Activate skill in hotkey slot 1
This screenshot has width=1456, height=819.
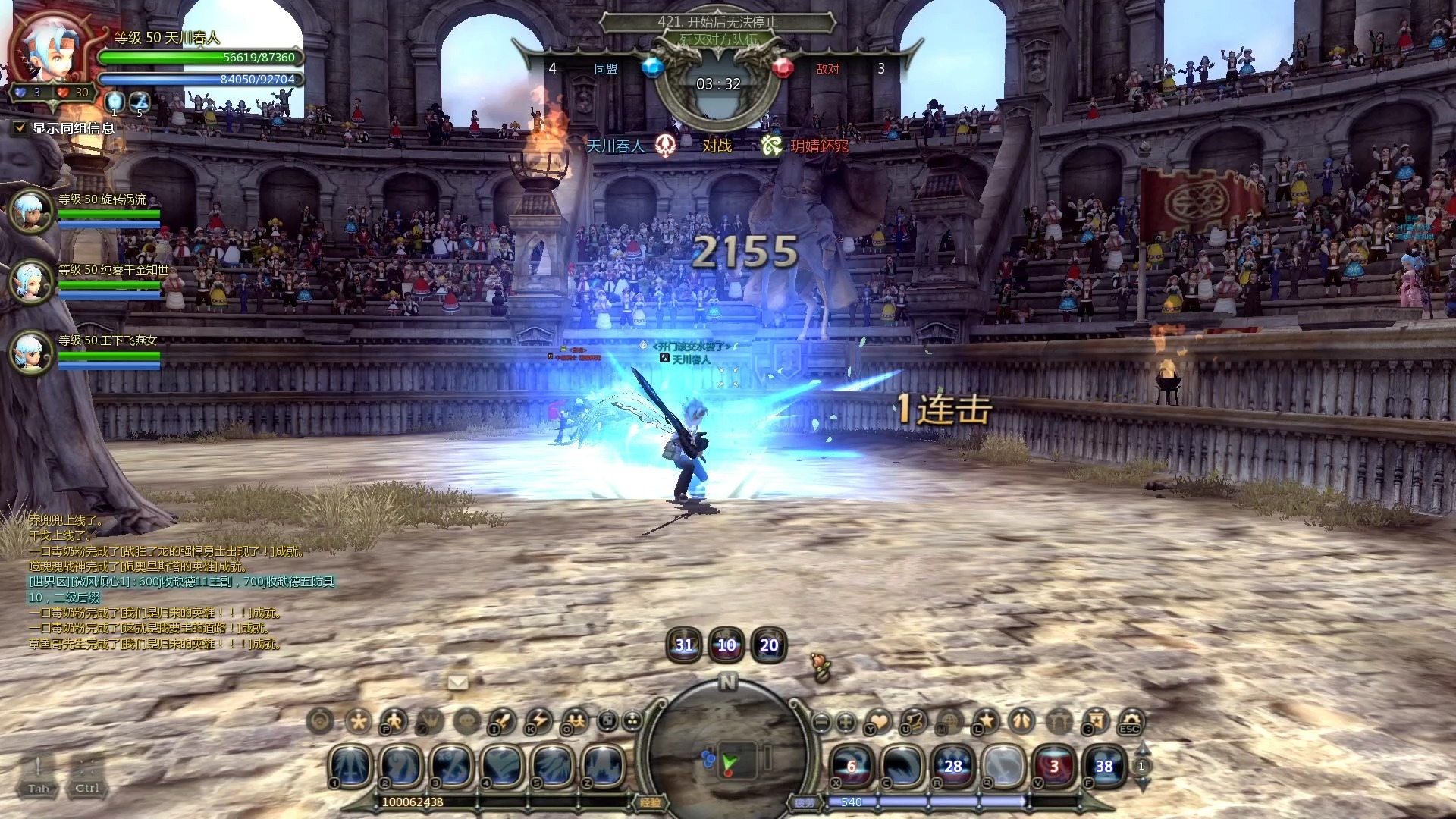pos(350,765)
